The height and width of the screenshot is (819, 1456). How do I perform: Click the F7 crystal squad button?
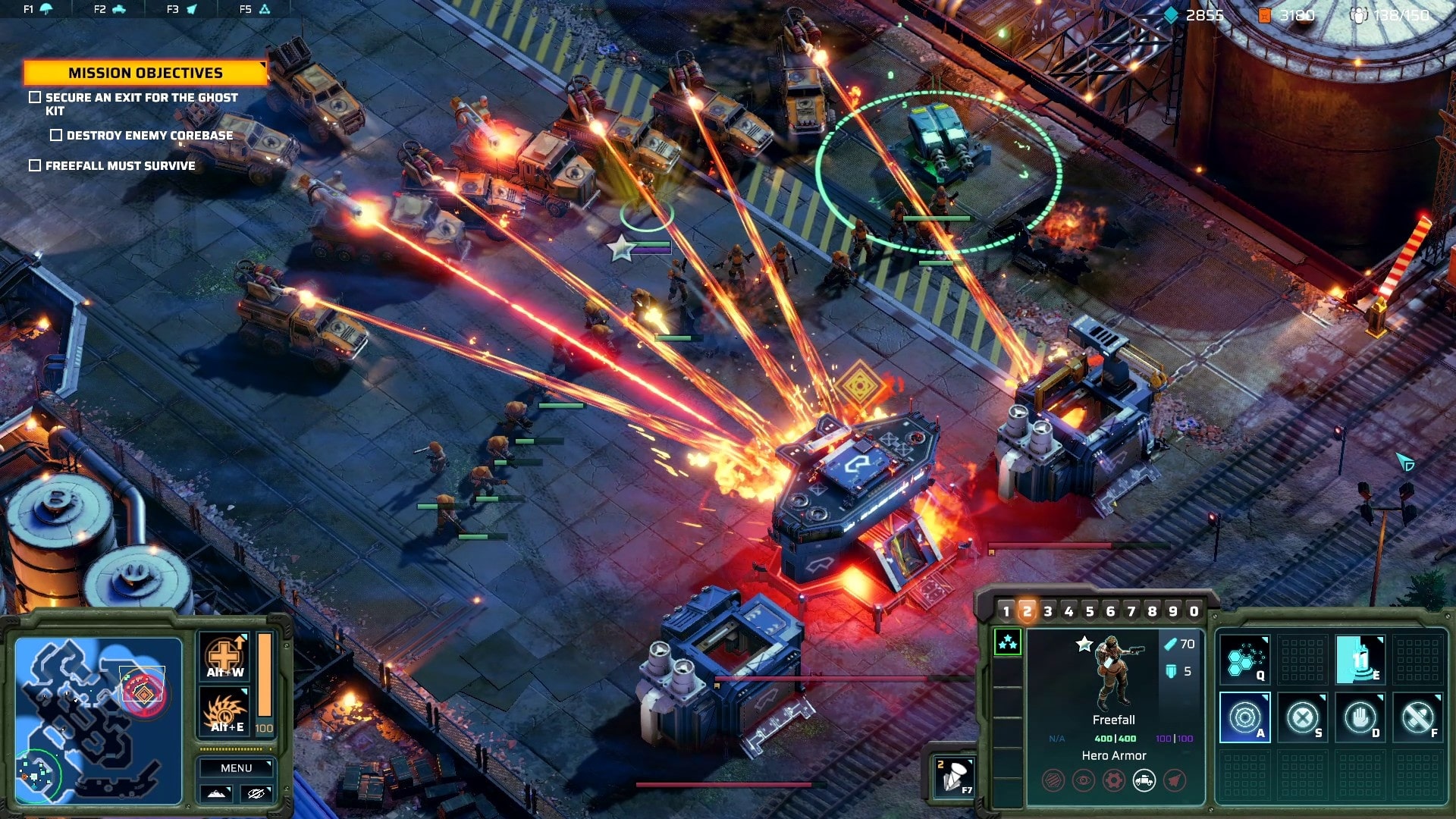pyautogui.click(x=954, y=777)
